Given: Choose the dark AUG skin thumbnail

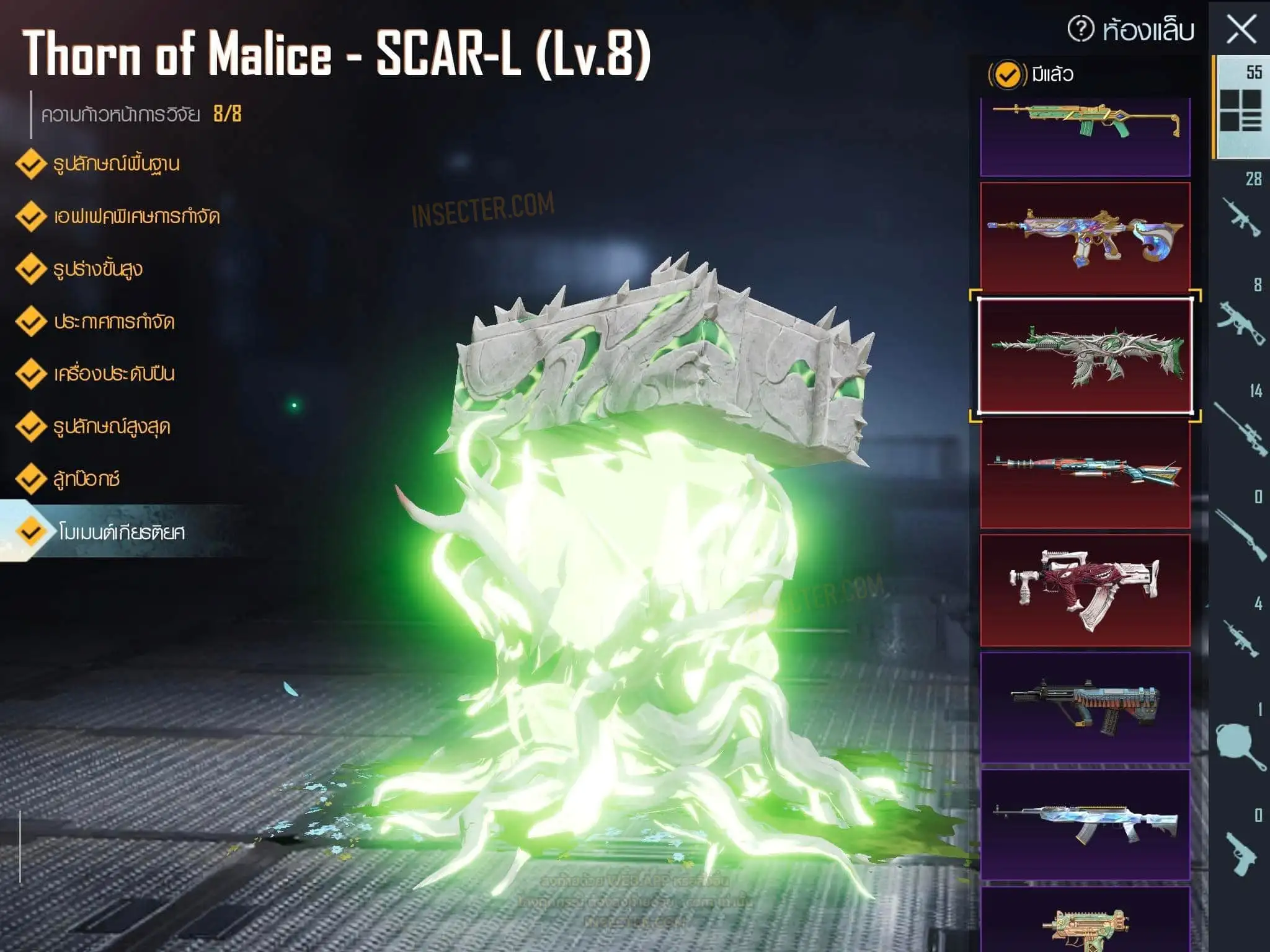Looking at the screenshot, I should click(1085, 707).
